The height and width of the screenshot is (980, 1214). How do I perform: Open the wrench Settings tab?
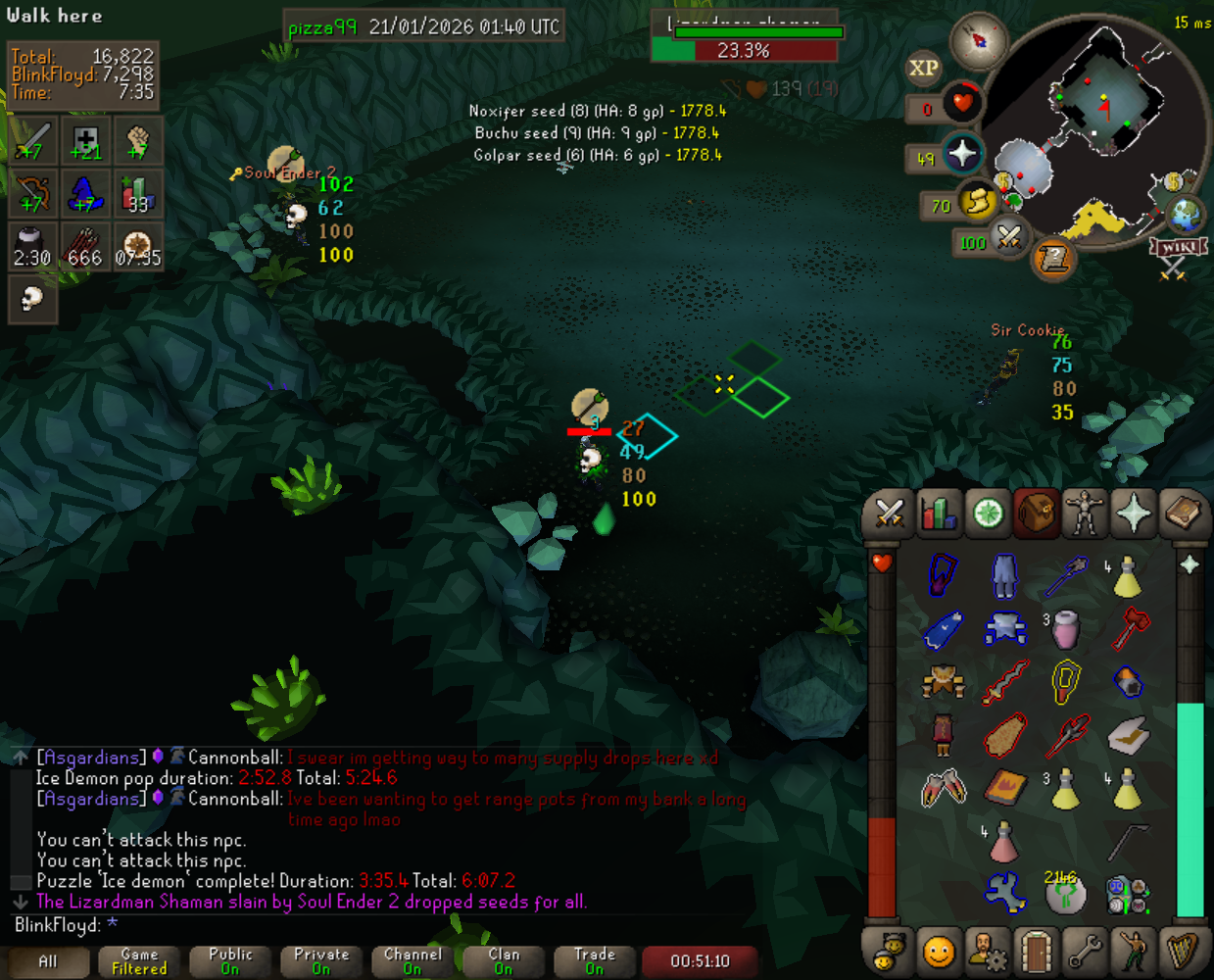(1085, 951)
